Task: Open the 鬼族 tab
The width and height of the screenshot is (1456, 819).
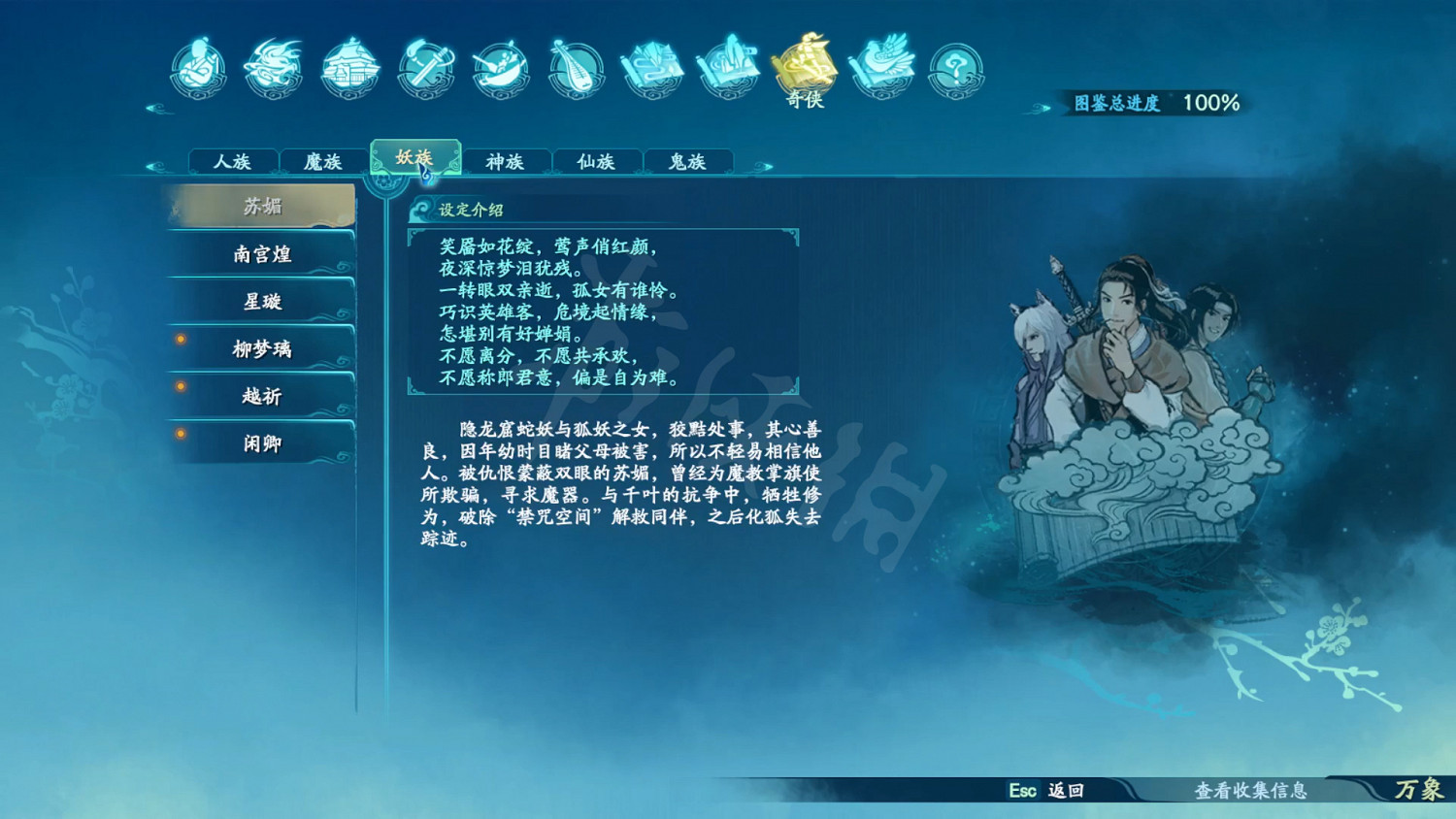Action: [687, 163]
